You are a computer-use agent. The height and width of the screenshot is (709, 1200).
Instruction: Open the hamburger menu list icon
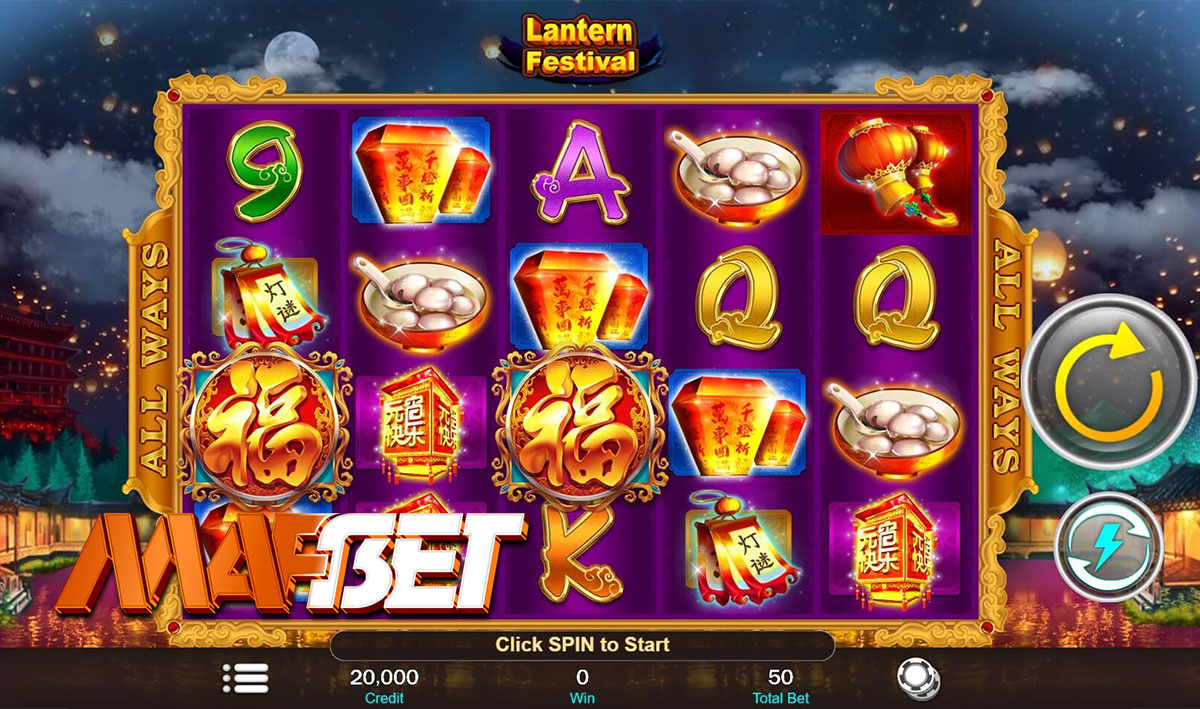click(x=246, y=679)
